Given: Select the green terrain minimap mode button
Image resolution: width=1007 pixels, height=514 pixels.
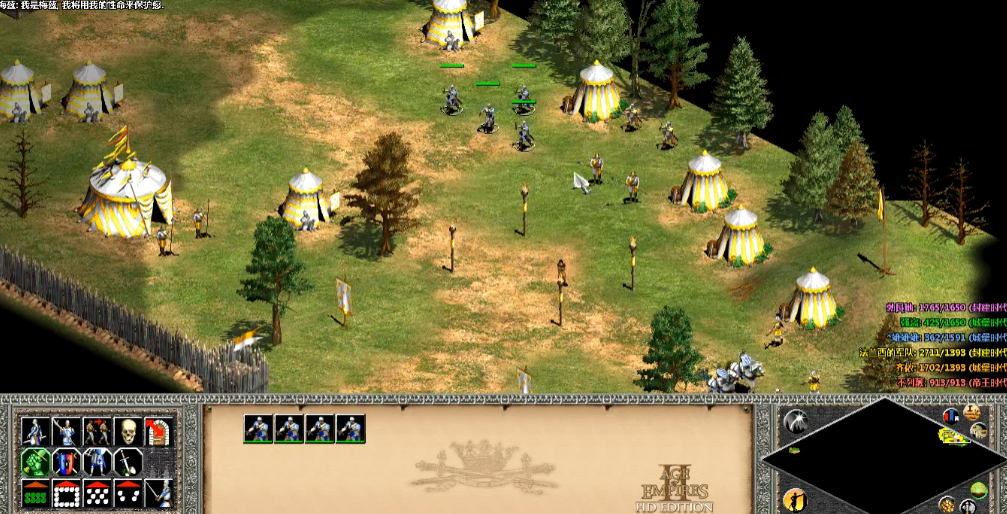Looking at the screenshot, I should (x=979, y=491).
